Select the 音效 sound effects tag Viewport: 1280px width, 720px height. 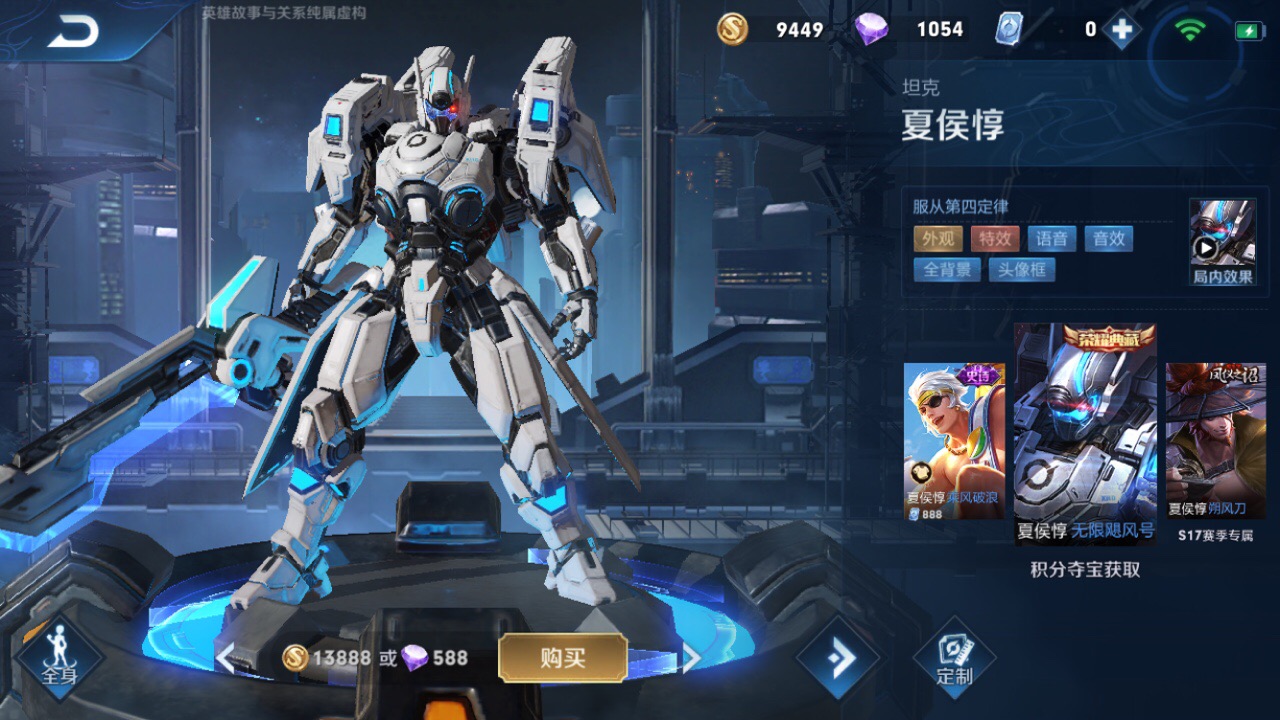click(1109, 238)
